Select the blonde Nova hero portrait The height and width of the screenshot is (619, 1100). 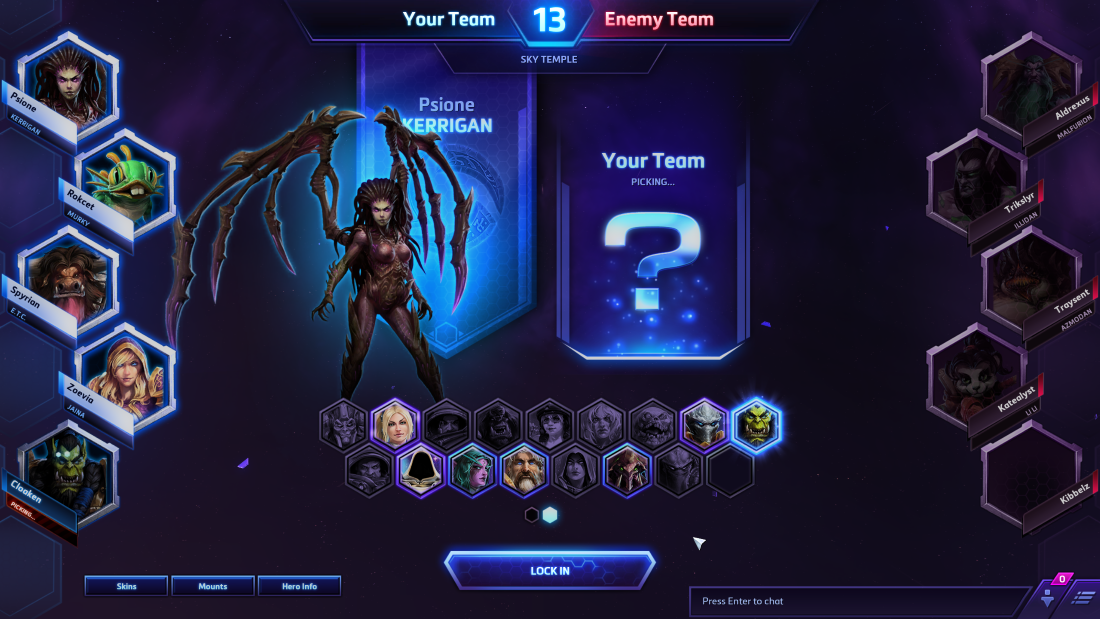(395, 425)
